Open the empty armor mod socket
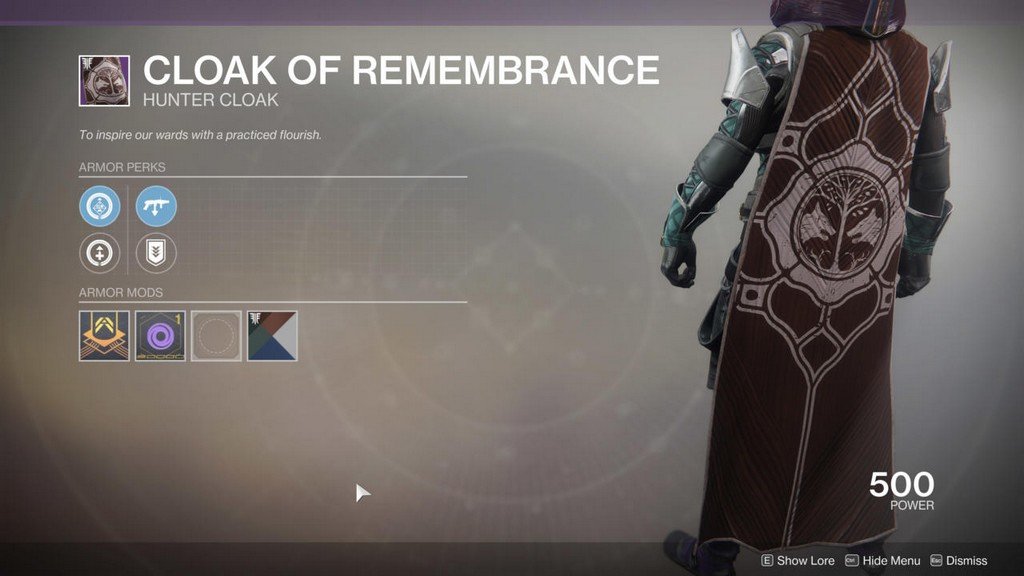Screen dimensions: 1024x576 click(216, 335)
